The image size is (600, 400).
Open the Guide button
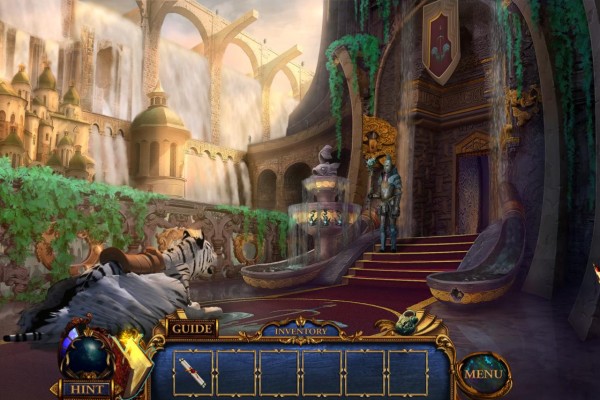(x=192, y=328)
